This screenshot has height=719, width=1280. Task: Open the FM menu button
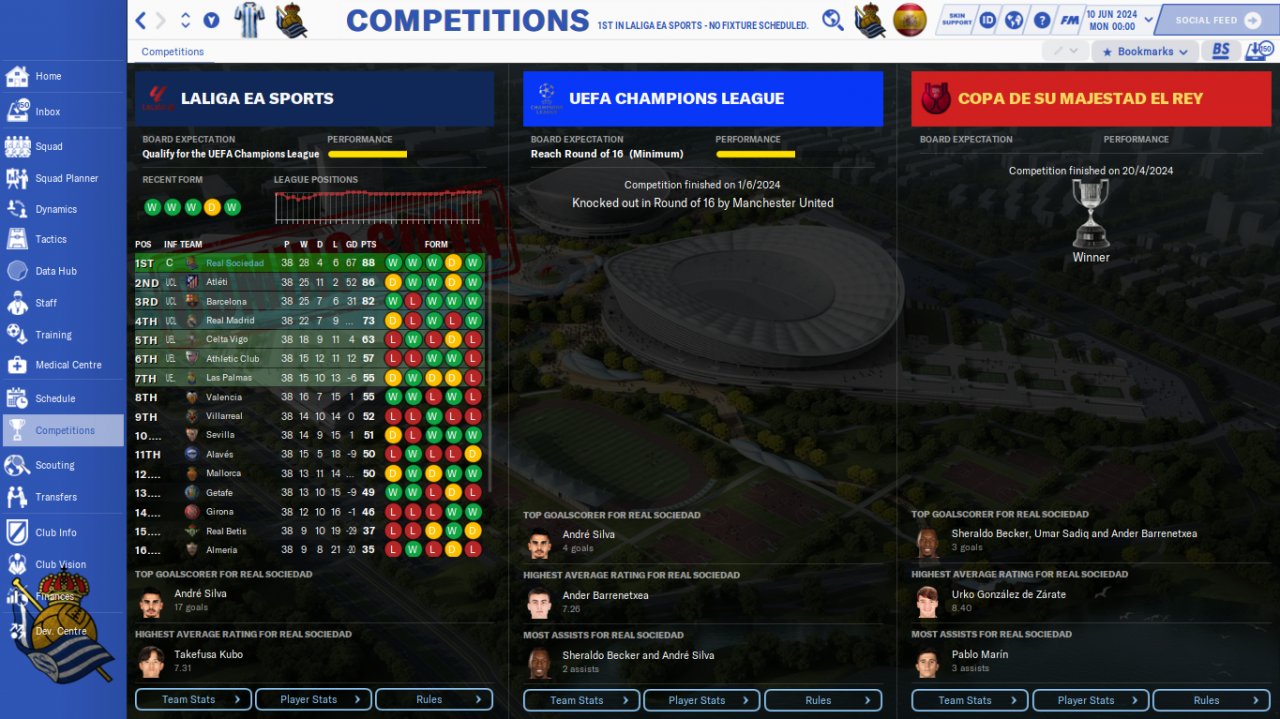[1070, 20]
